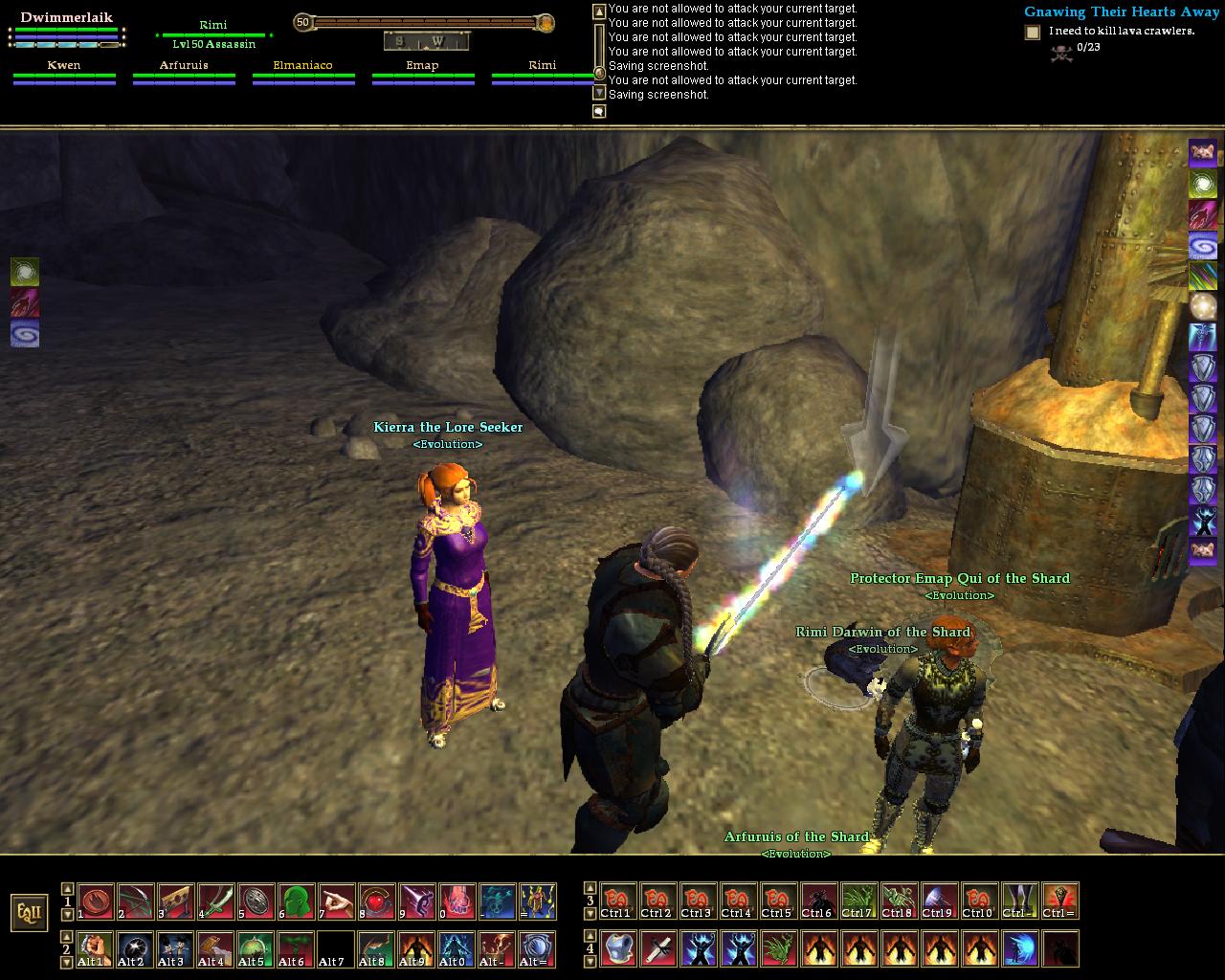The height and width of the screenshot is (980, 1225).
Task: Click the Gnawing Their Hearts Away quest title
Action: click(1122, 12)
